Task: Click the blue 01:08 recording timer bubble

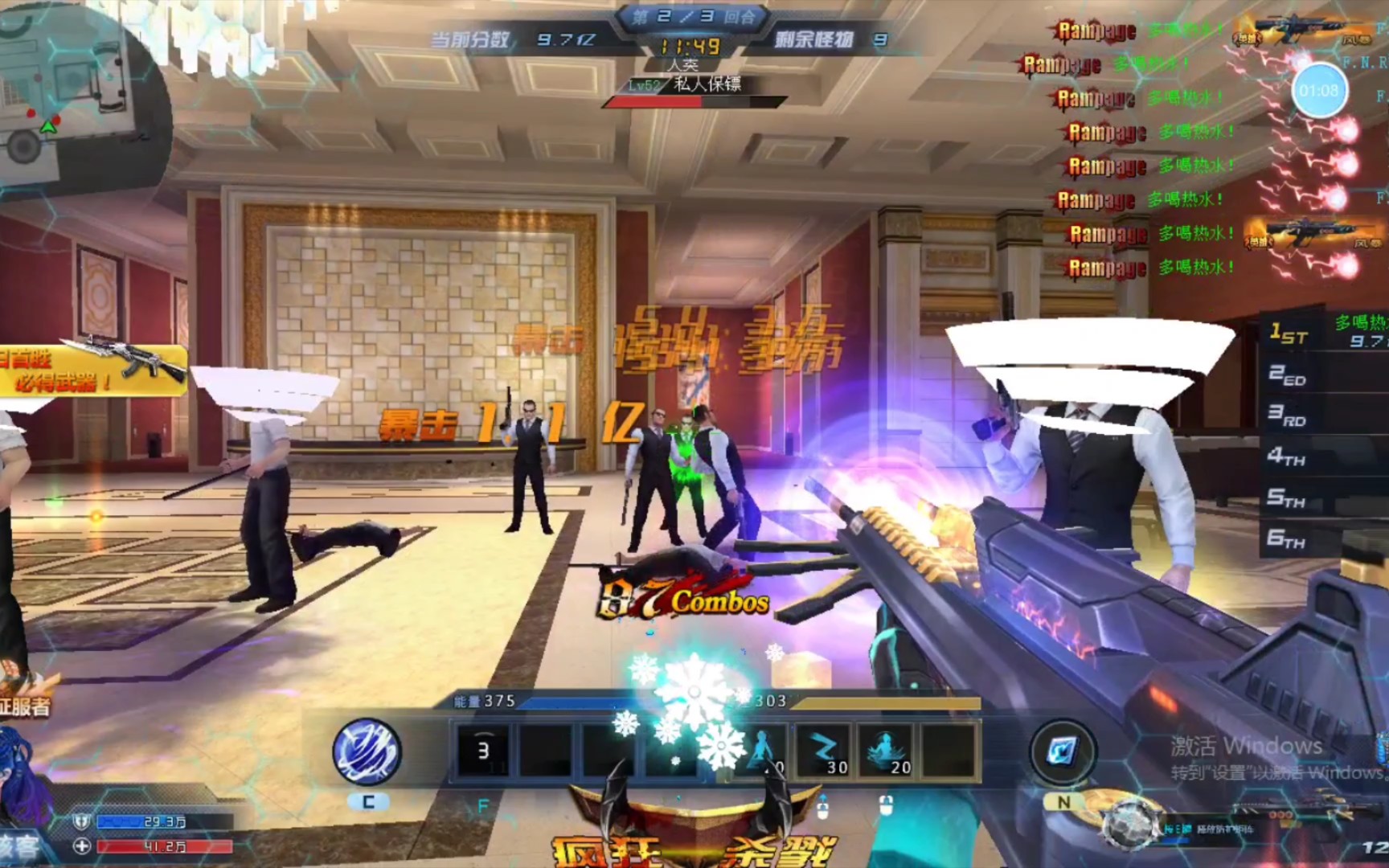Action: click(1318, 91)
